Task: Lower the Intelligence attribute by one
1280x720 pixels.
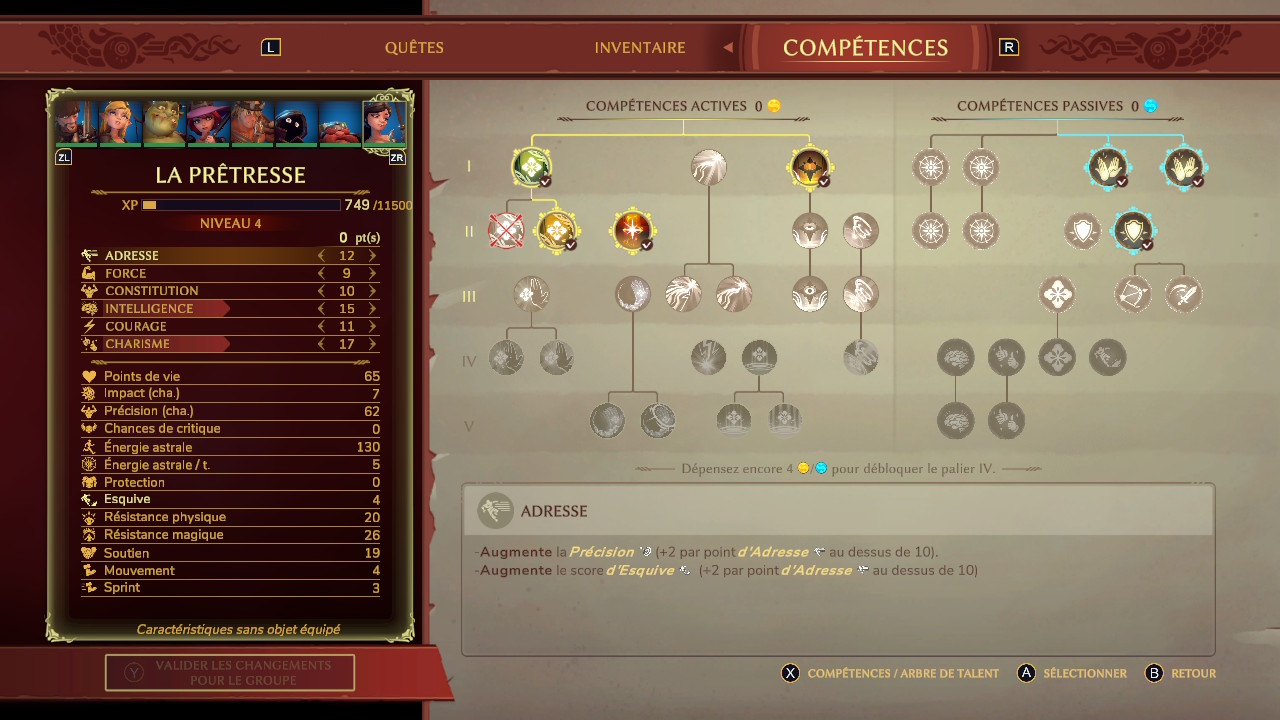Action: [322, 309]
